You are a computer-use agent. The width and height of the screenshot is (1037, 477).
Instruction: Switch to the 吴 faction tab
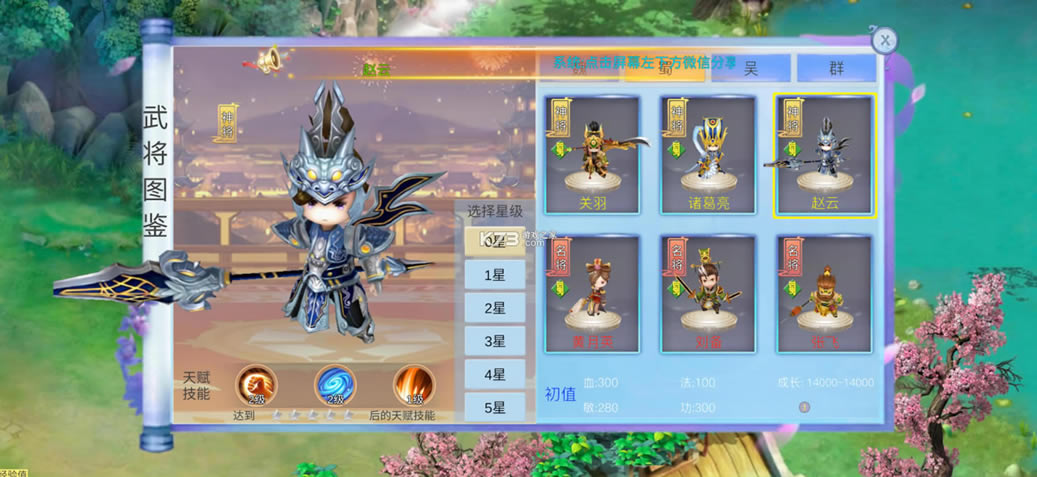(x=750, y=68)
